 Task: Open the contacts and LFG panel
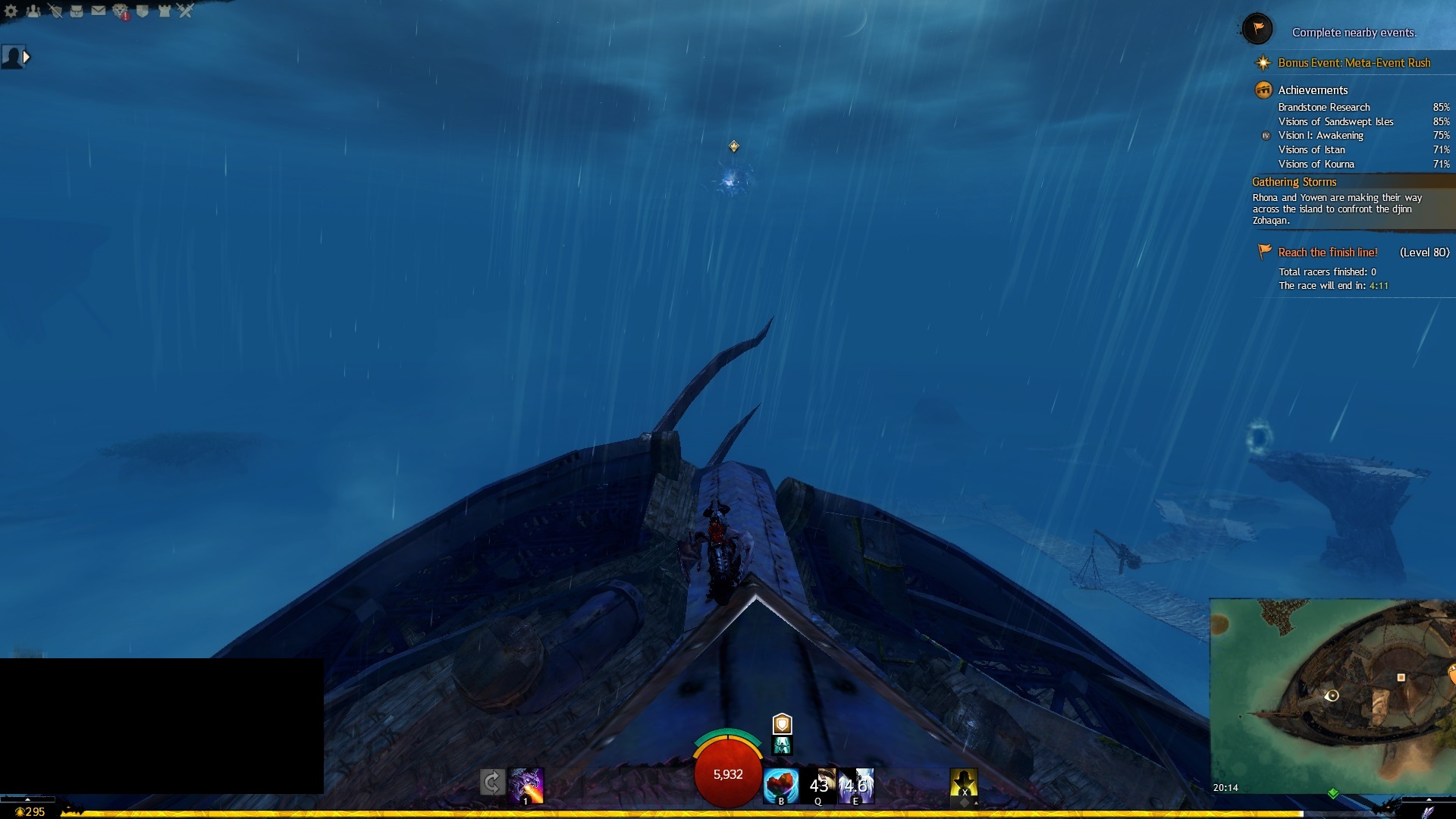point(33,11)
